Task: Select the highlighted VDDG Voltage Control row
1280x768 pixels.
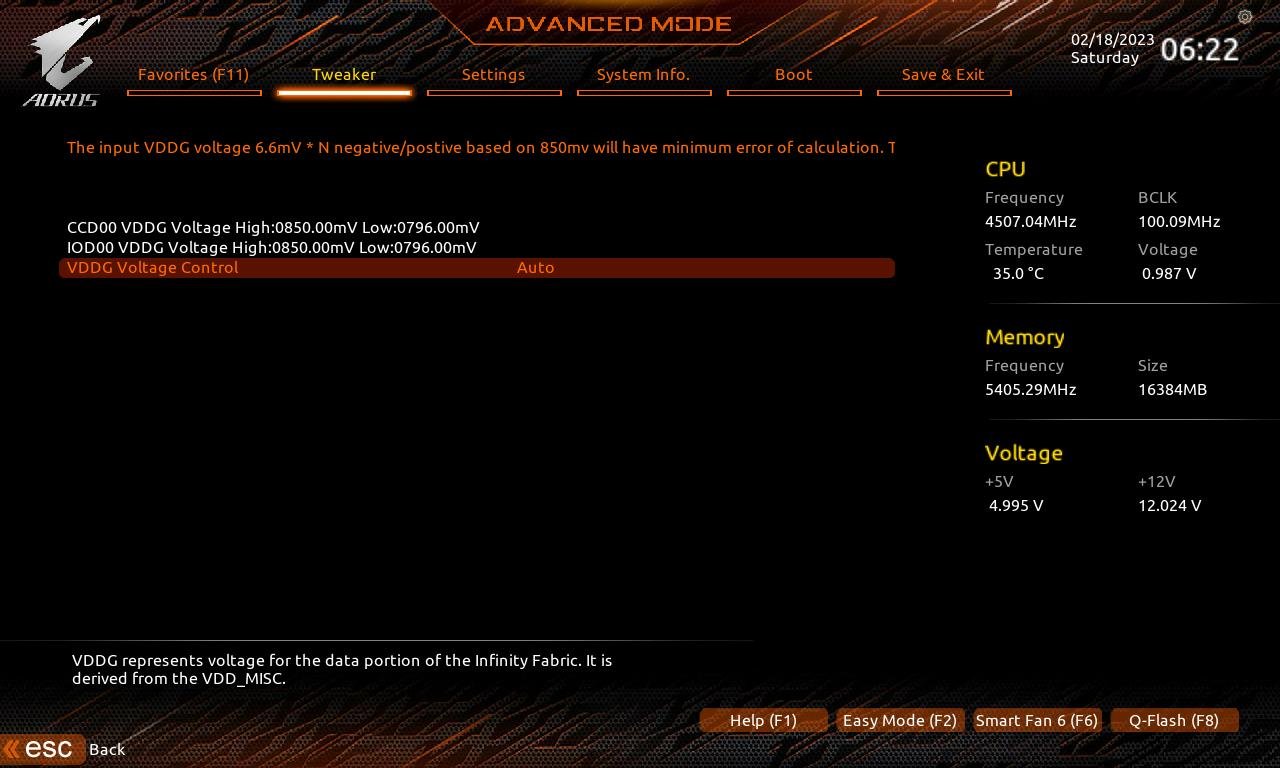Action: (152, 267)
